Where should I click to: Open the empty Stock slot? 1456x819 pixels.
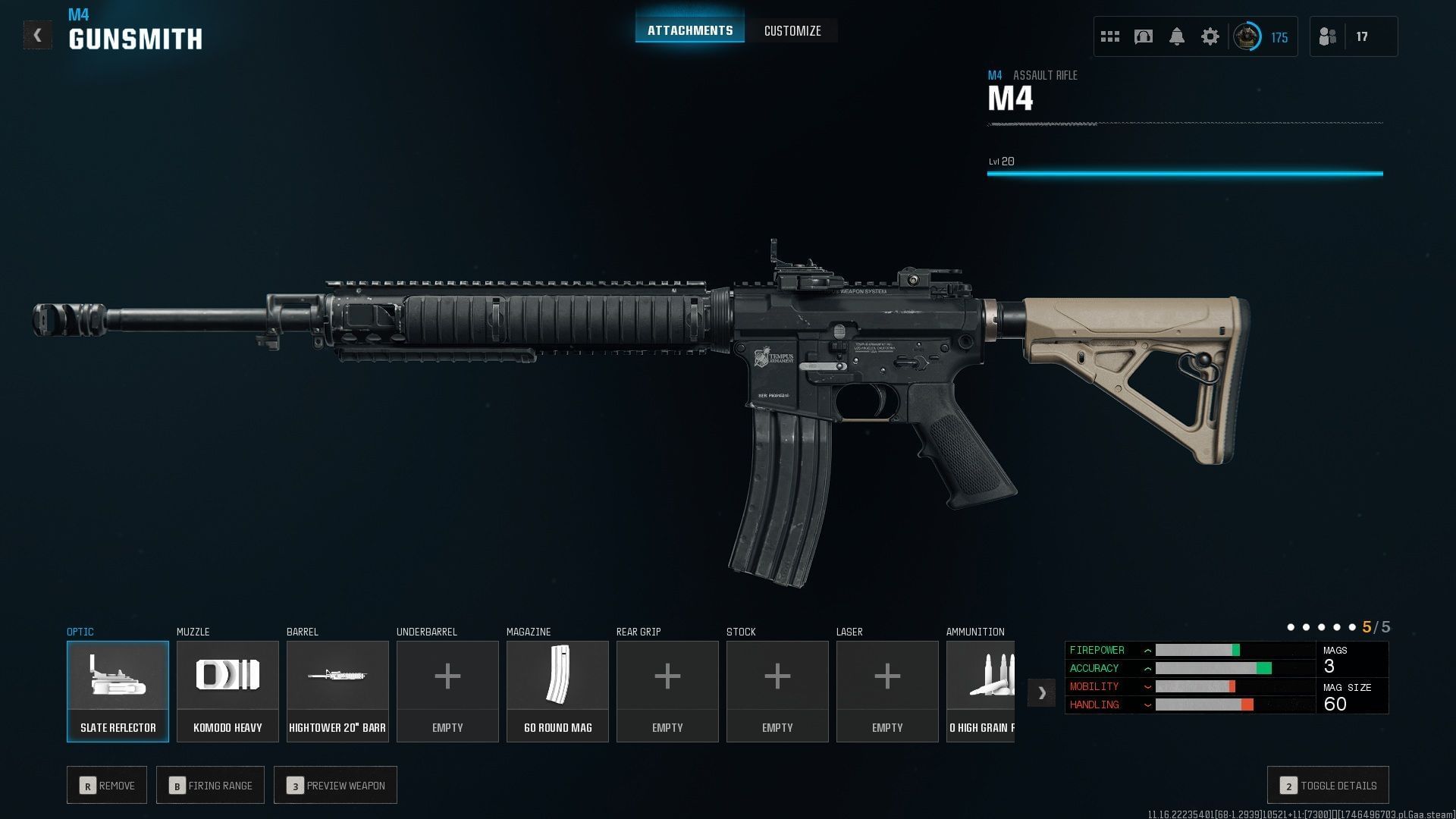pyautogui.click(x=777, y=691)
